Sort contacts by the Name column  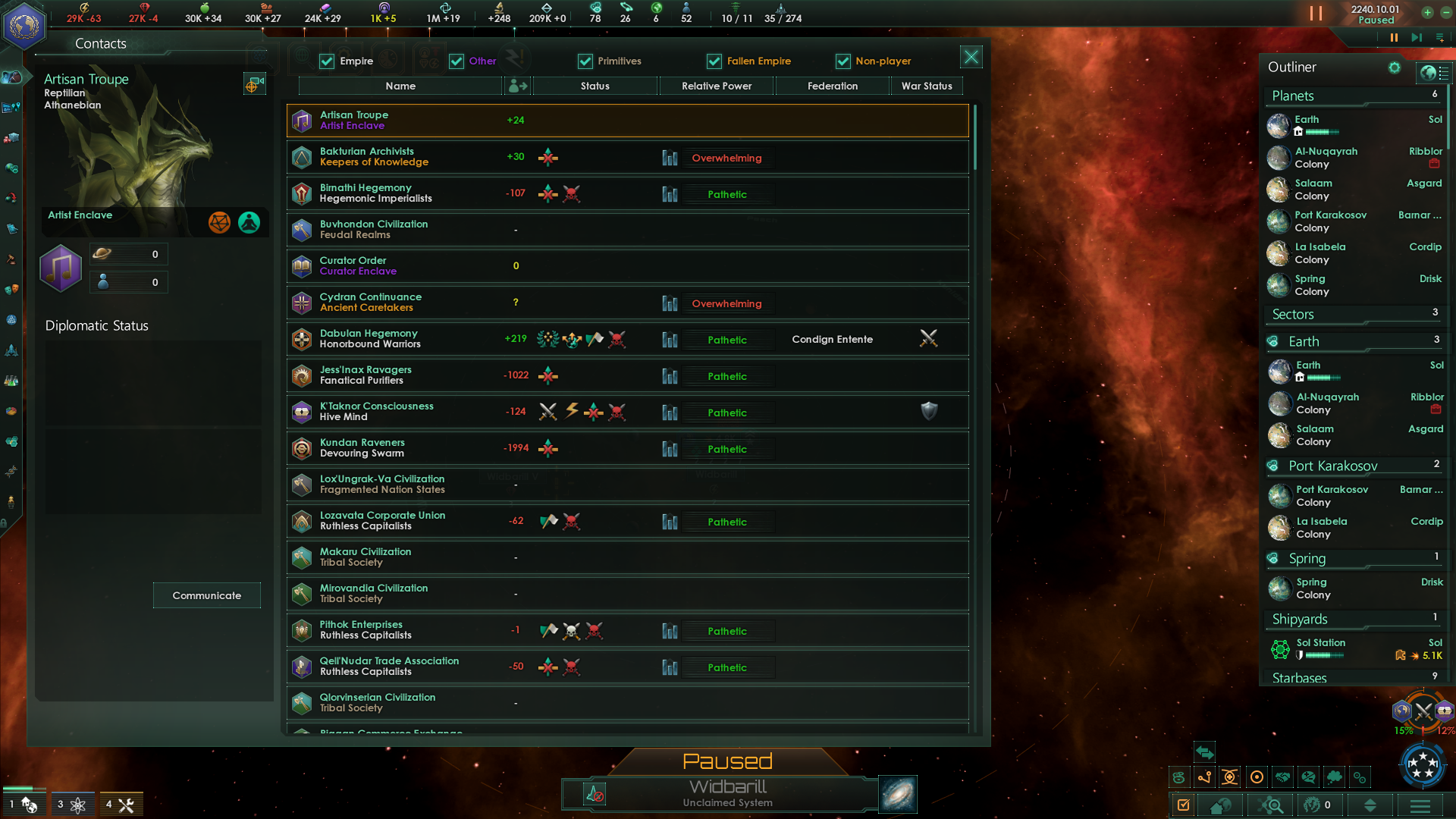click(x=400, y=86)
